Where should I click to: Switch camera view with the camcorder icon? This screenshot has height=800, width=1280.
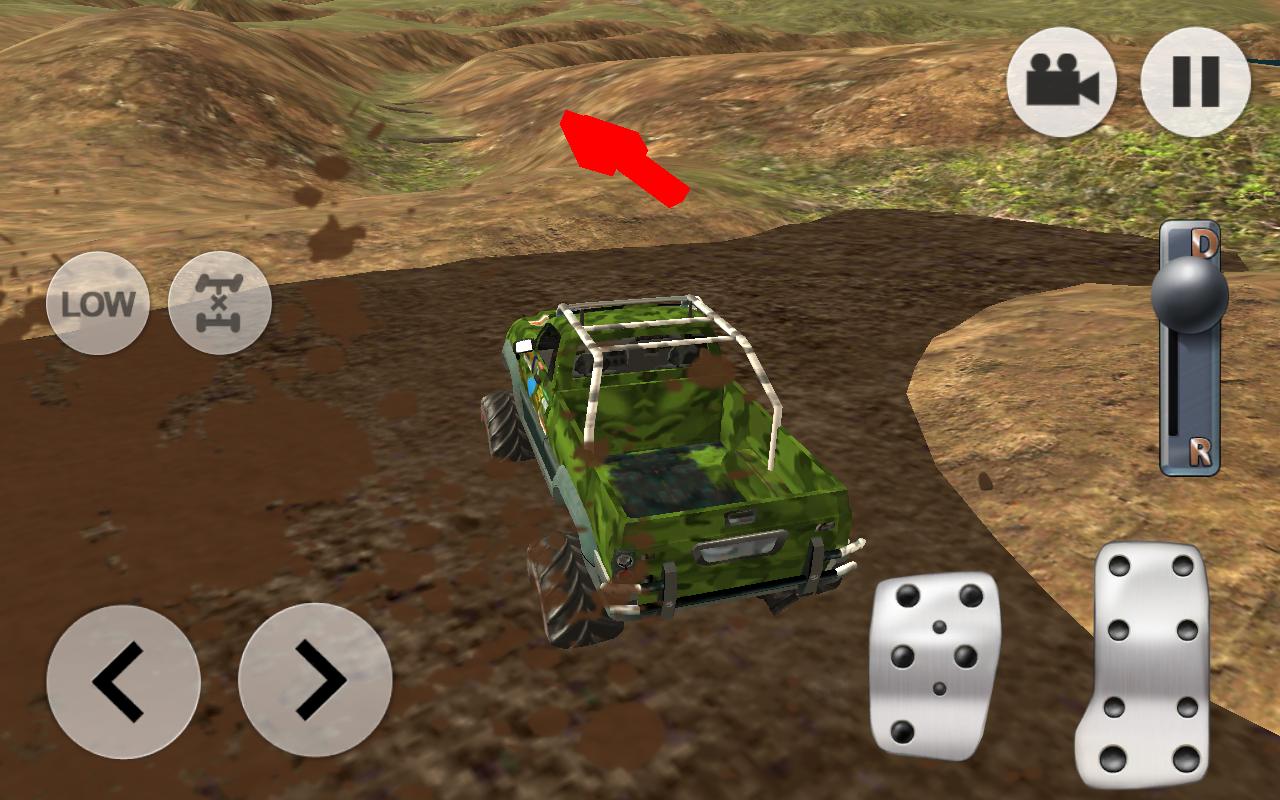1065,81
